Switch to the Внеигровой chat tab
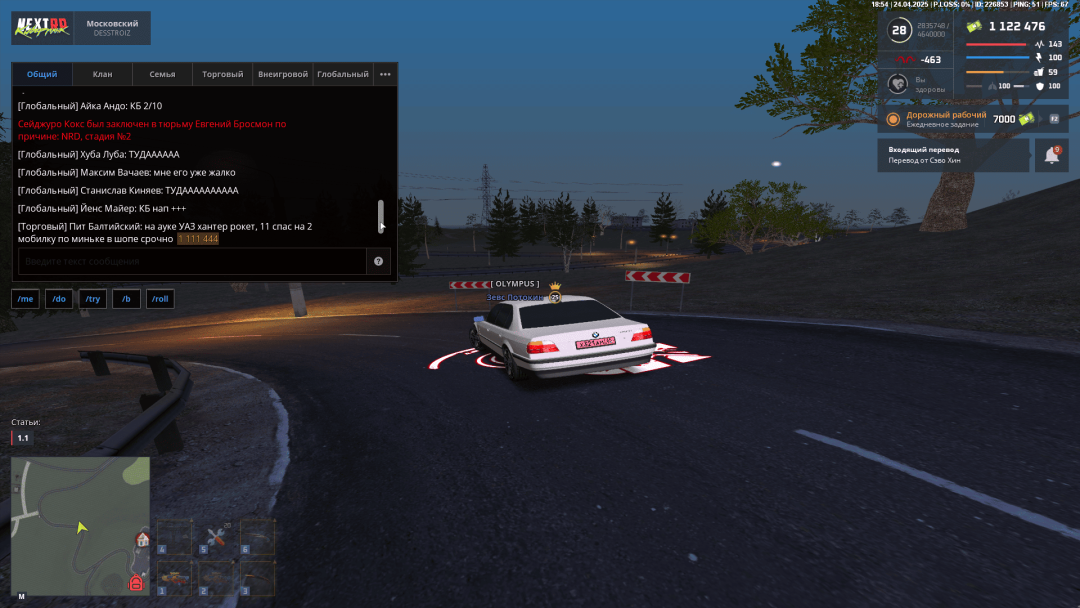This screenshot has height=608, width=1080. click(x=282, y=74)
